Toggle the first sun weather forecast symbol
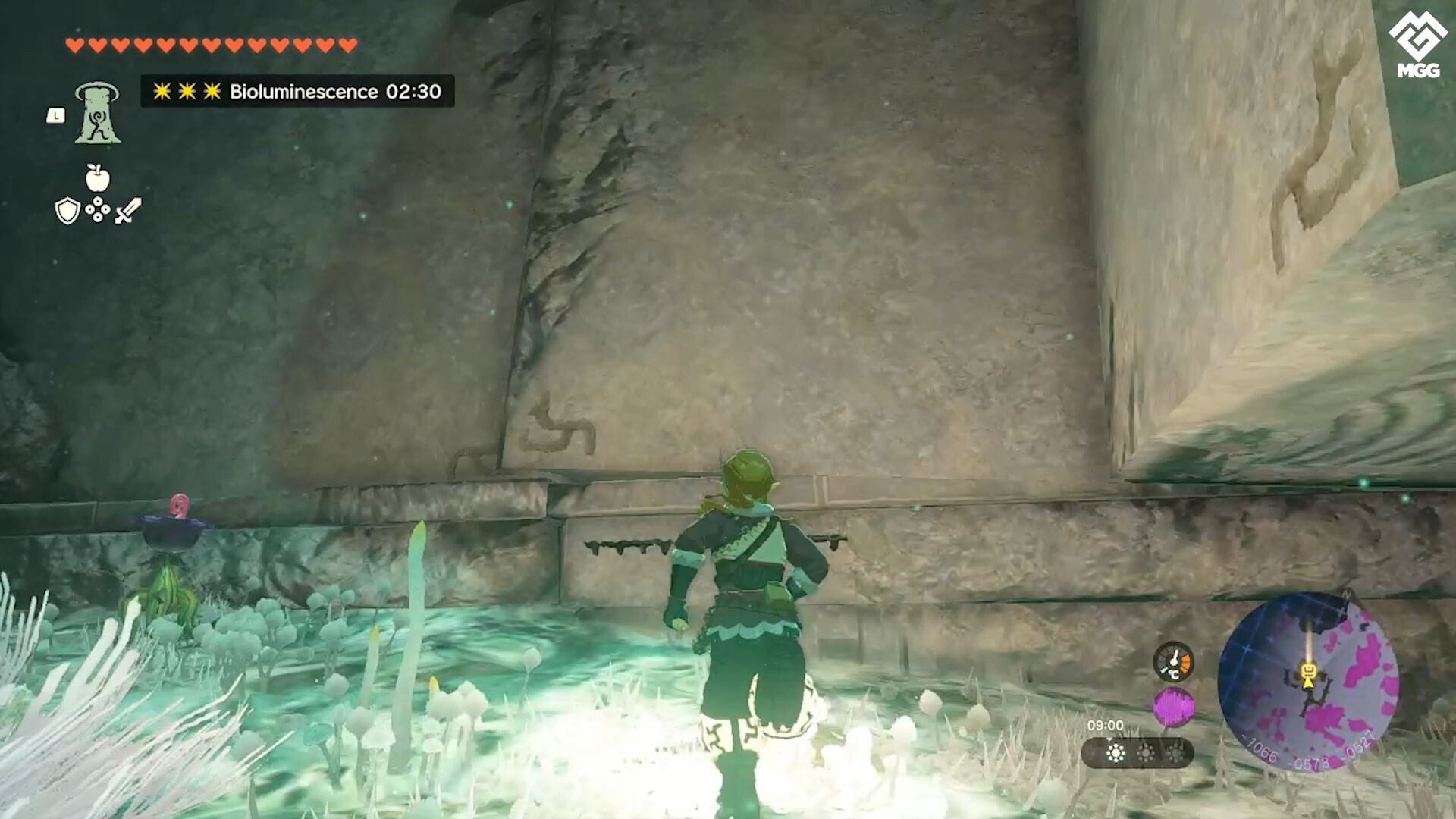 click(x=1116, y=752)
